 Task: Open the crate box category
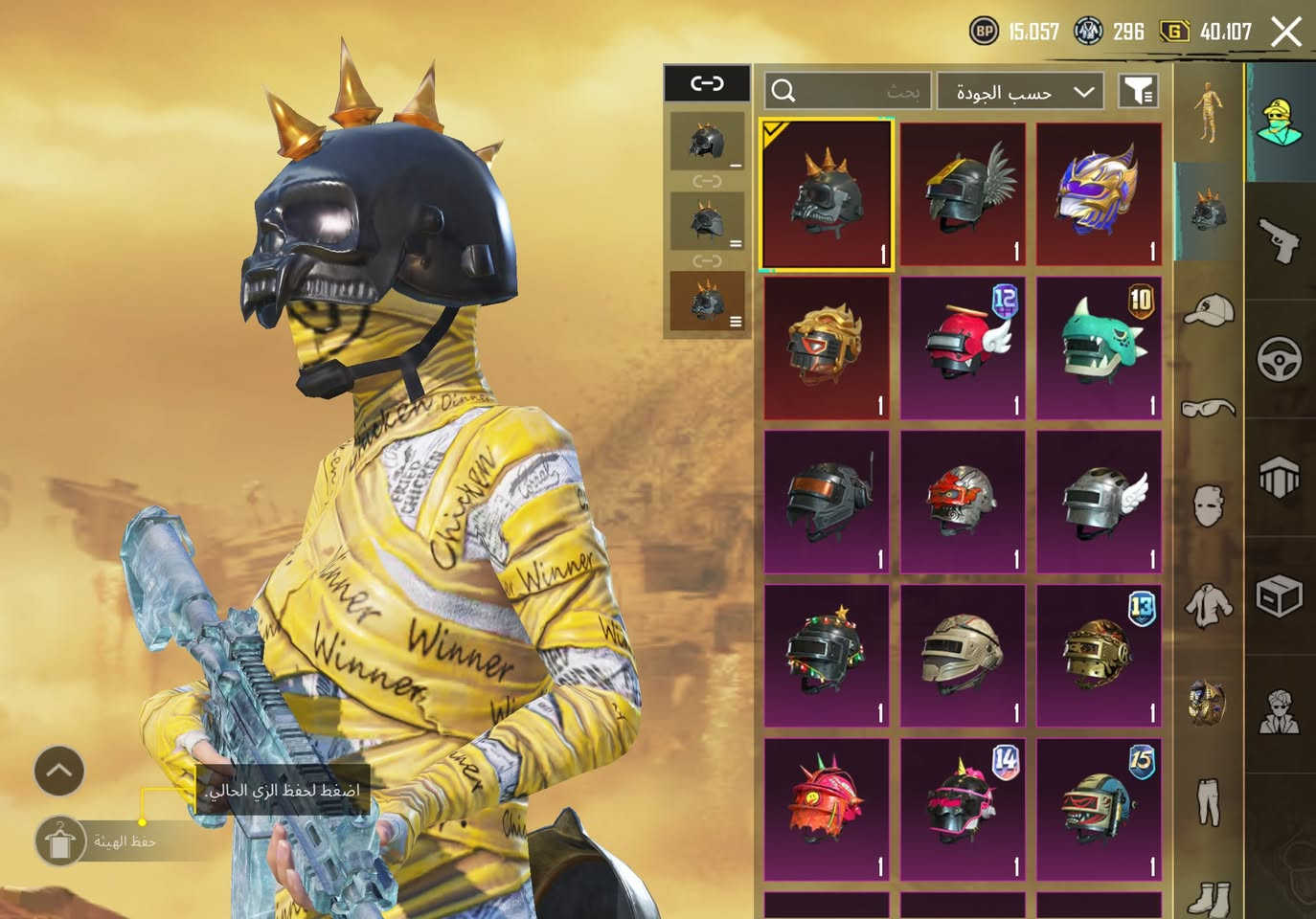pos(1280,596)
